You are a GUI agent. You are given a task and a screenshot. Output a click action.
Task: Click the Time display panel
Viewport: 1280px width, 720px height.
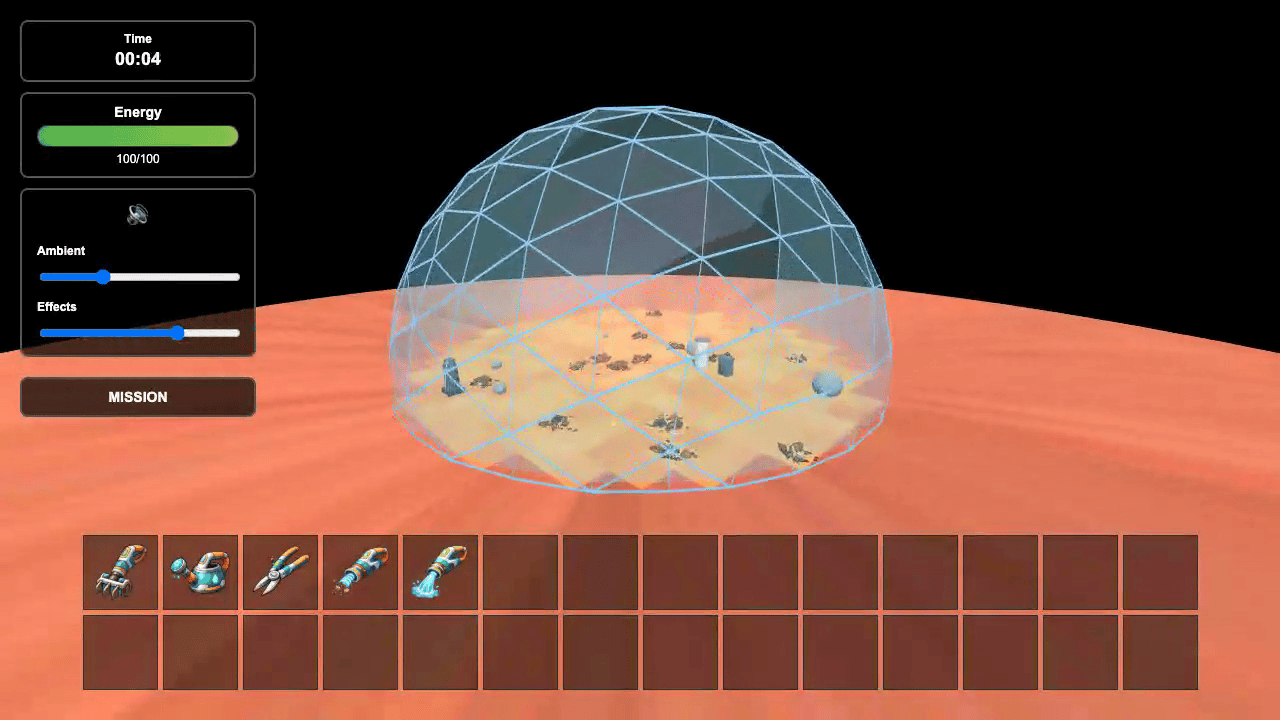click(137, 50)
